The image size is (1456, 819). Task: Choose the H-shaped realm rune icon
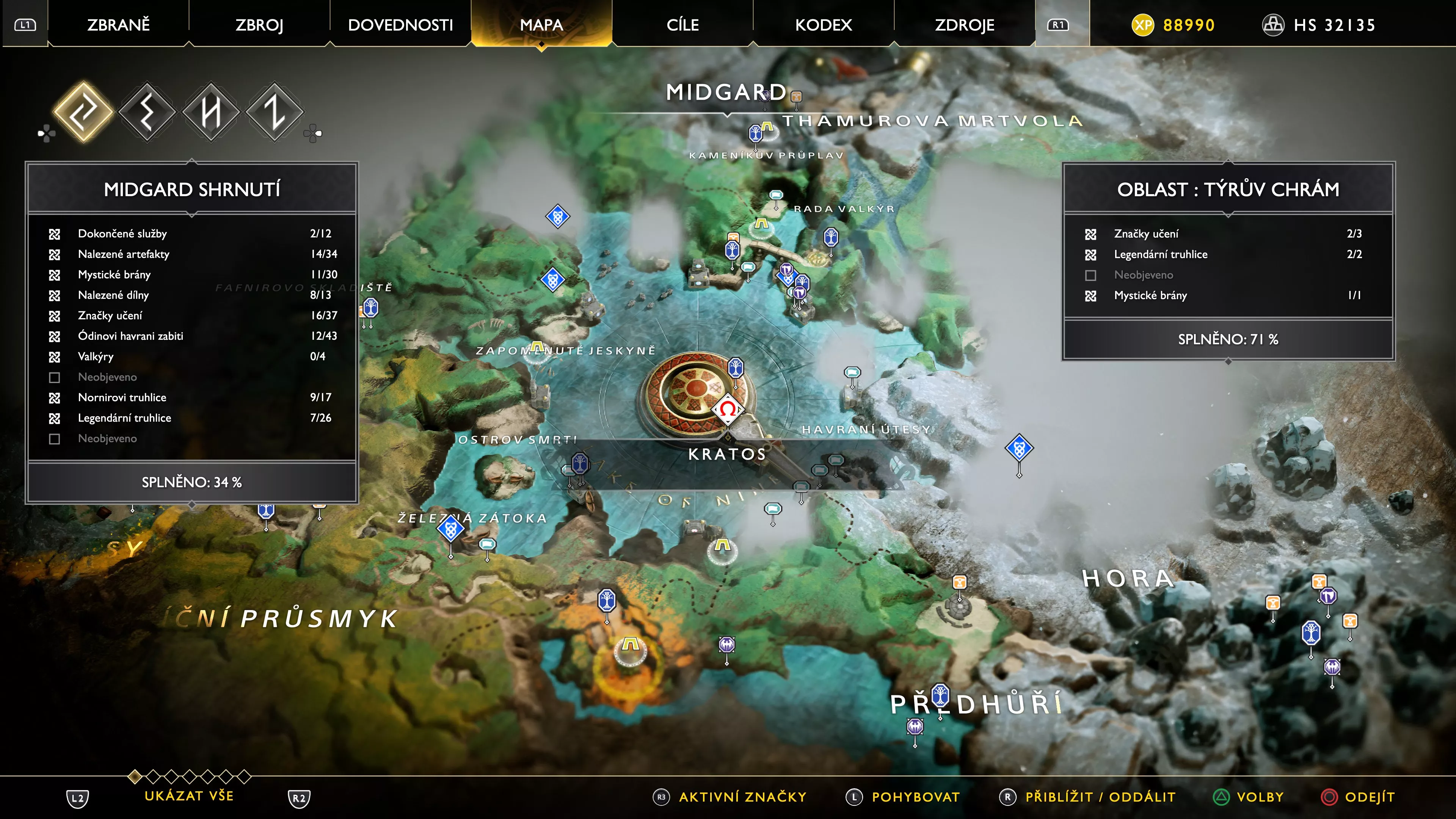click(211, 111)
